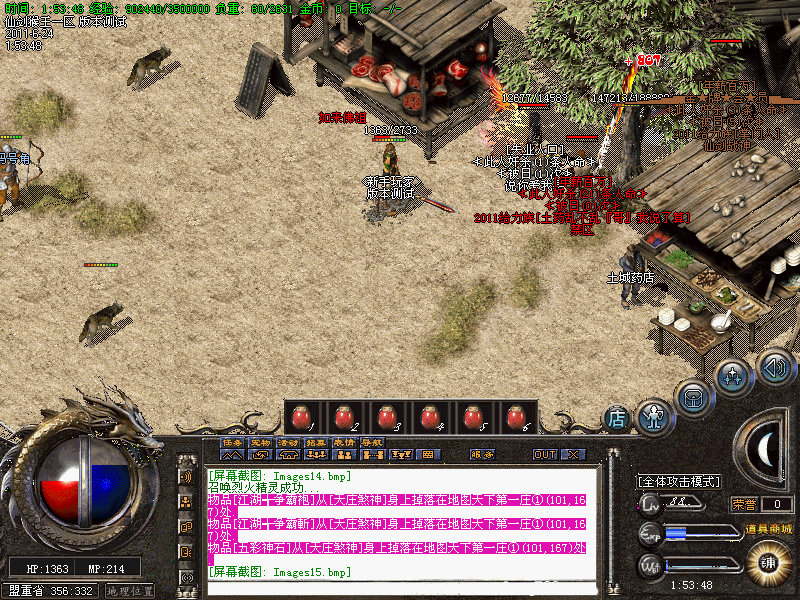This screenshot has width=800, height=600.
Task: Open the 道具商城 item mall button
Action: click(768, 528)
